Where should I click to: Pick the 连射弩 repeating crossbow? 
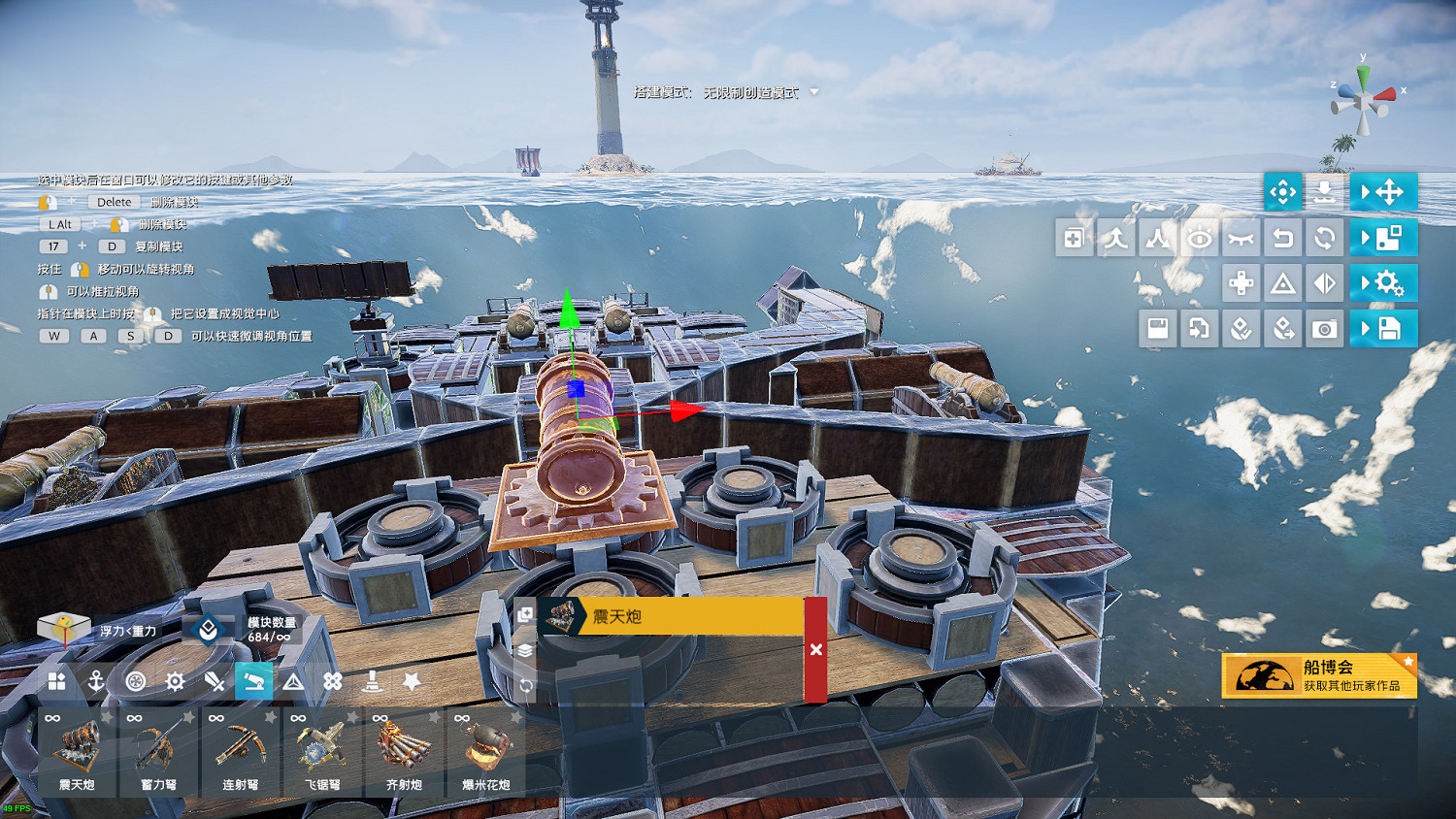coord(240,752)
